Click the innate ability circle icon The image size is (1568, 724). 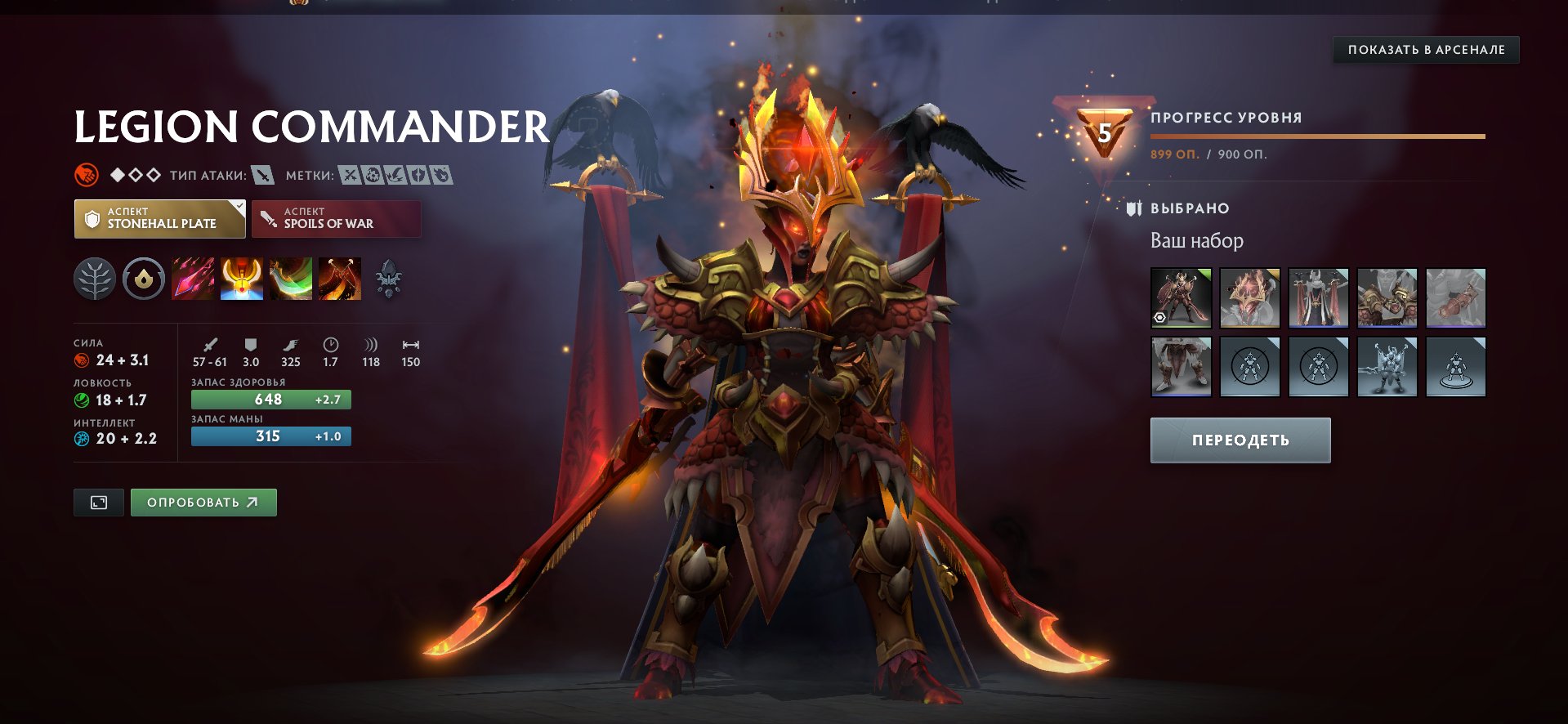point(143,278)
